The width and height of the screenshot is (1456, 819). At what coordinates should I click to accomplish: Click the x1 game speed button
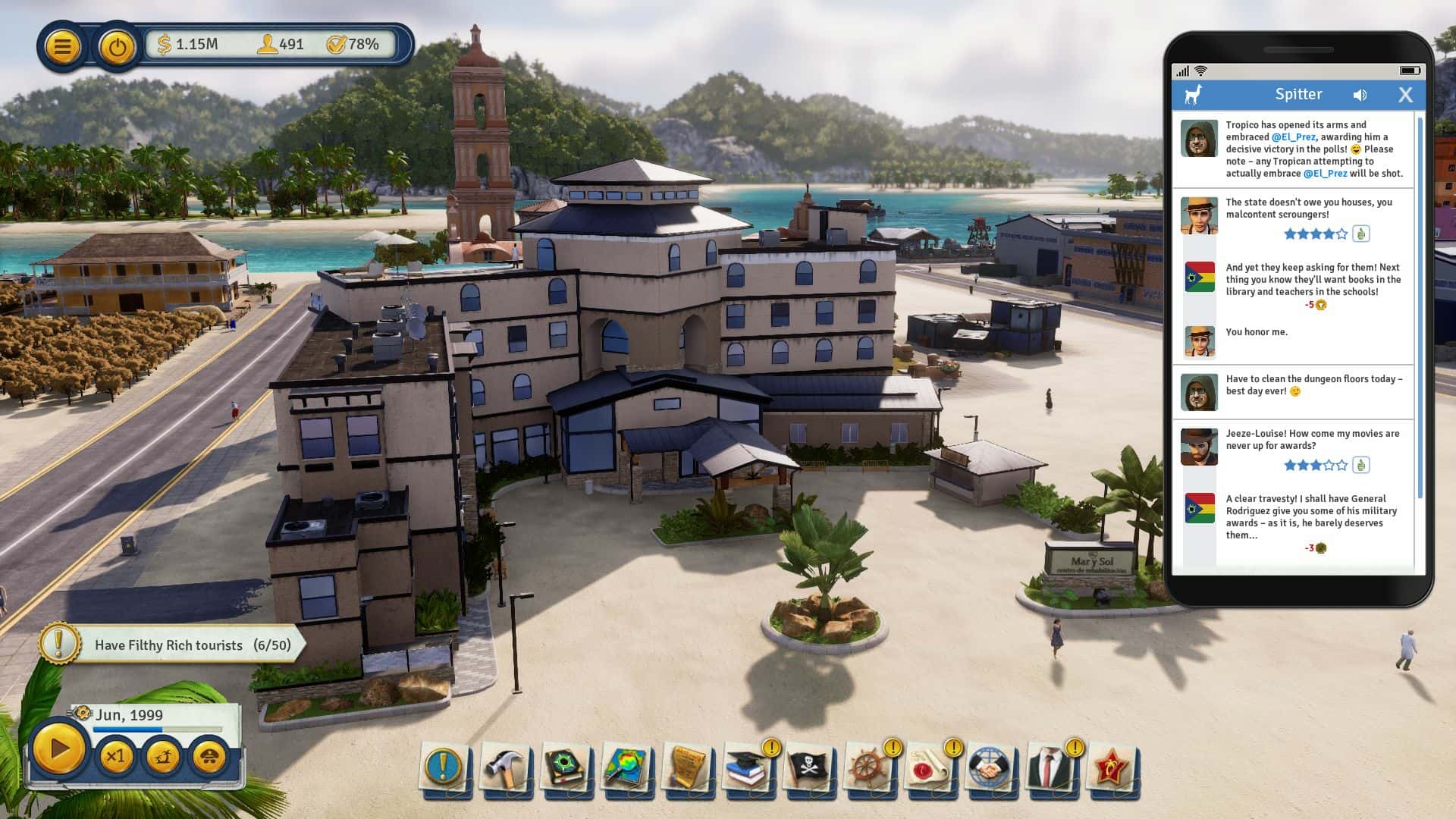[116, 757]
